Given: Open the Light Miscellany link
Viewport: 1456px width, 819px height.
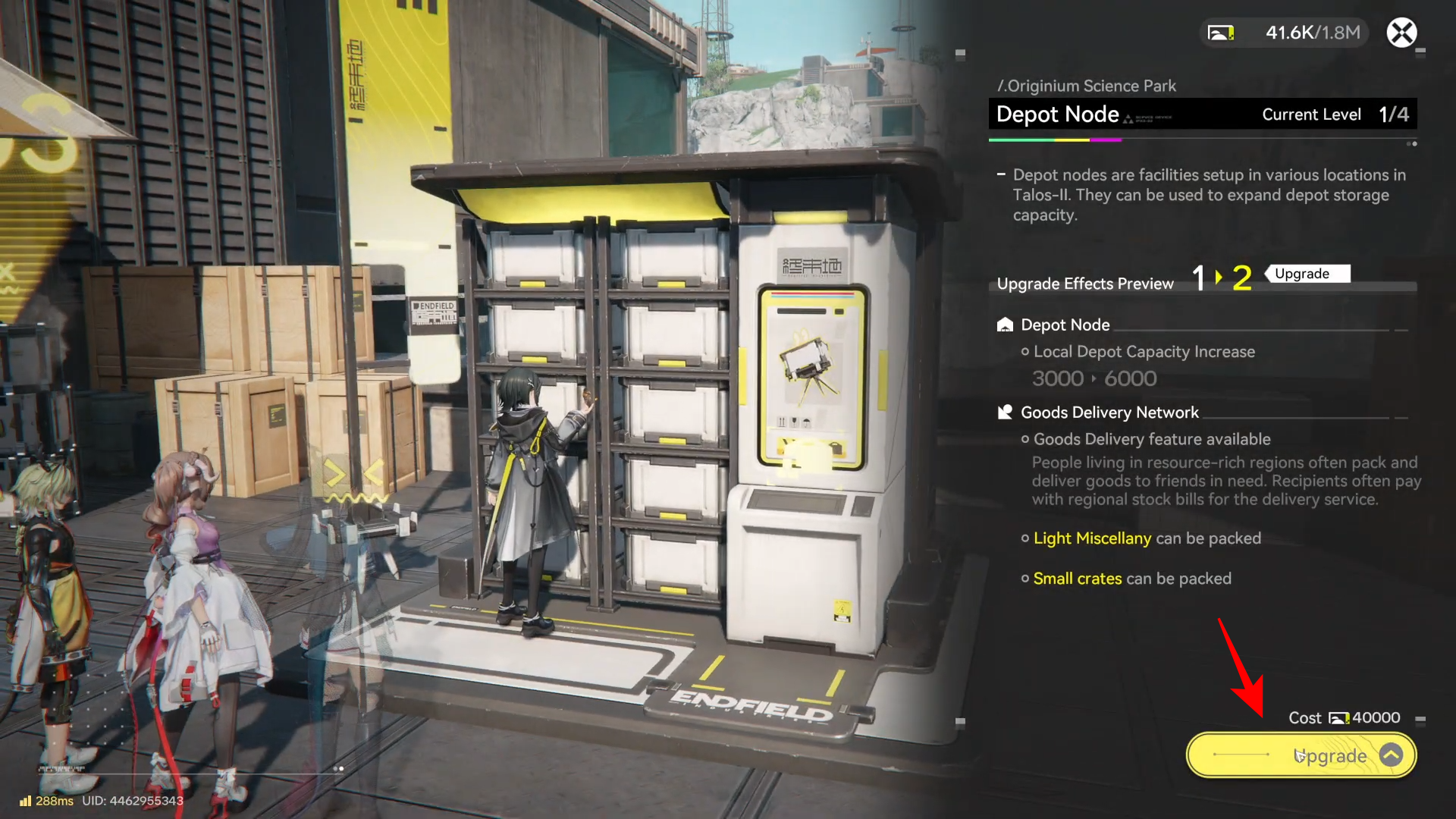Looking at the screenshot, I should pos(1092,538).
